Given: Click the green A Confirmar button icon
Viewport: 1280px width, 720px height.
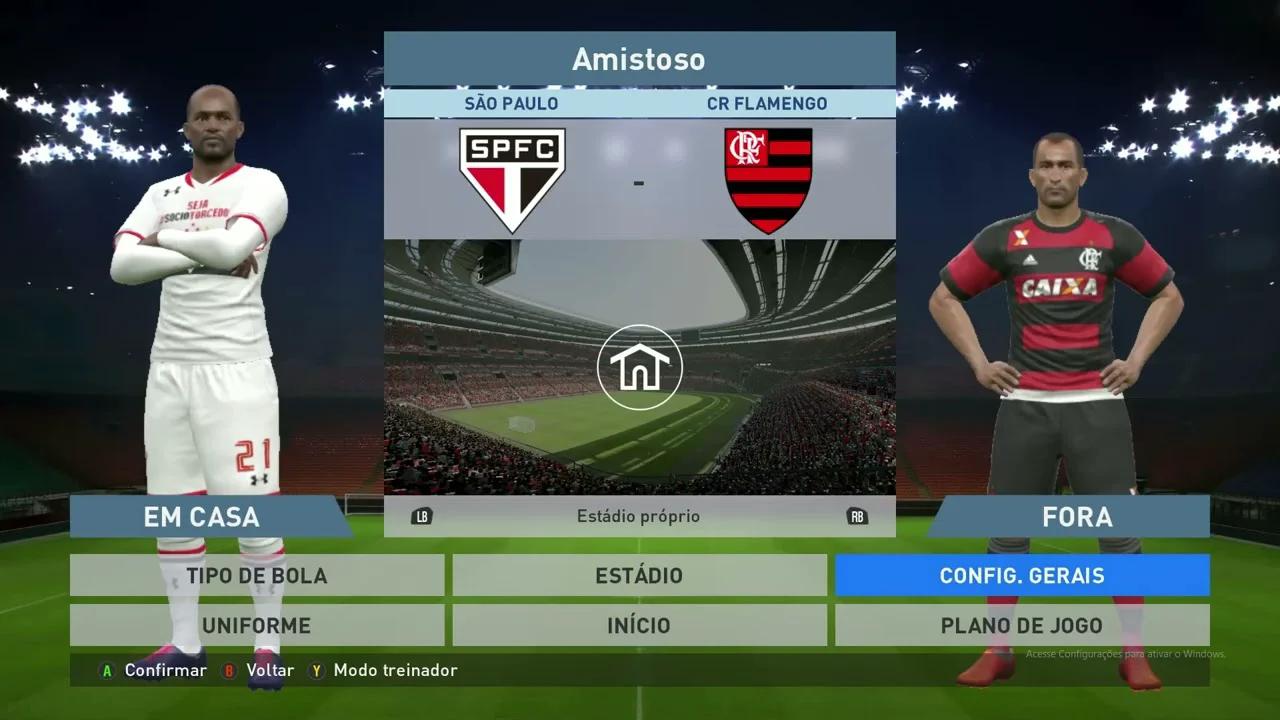Looking at the screenshot, I should tap(105, 671).
